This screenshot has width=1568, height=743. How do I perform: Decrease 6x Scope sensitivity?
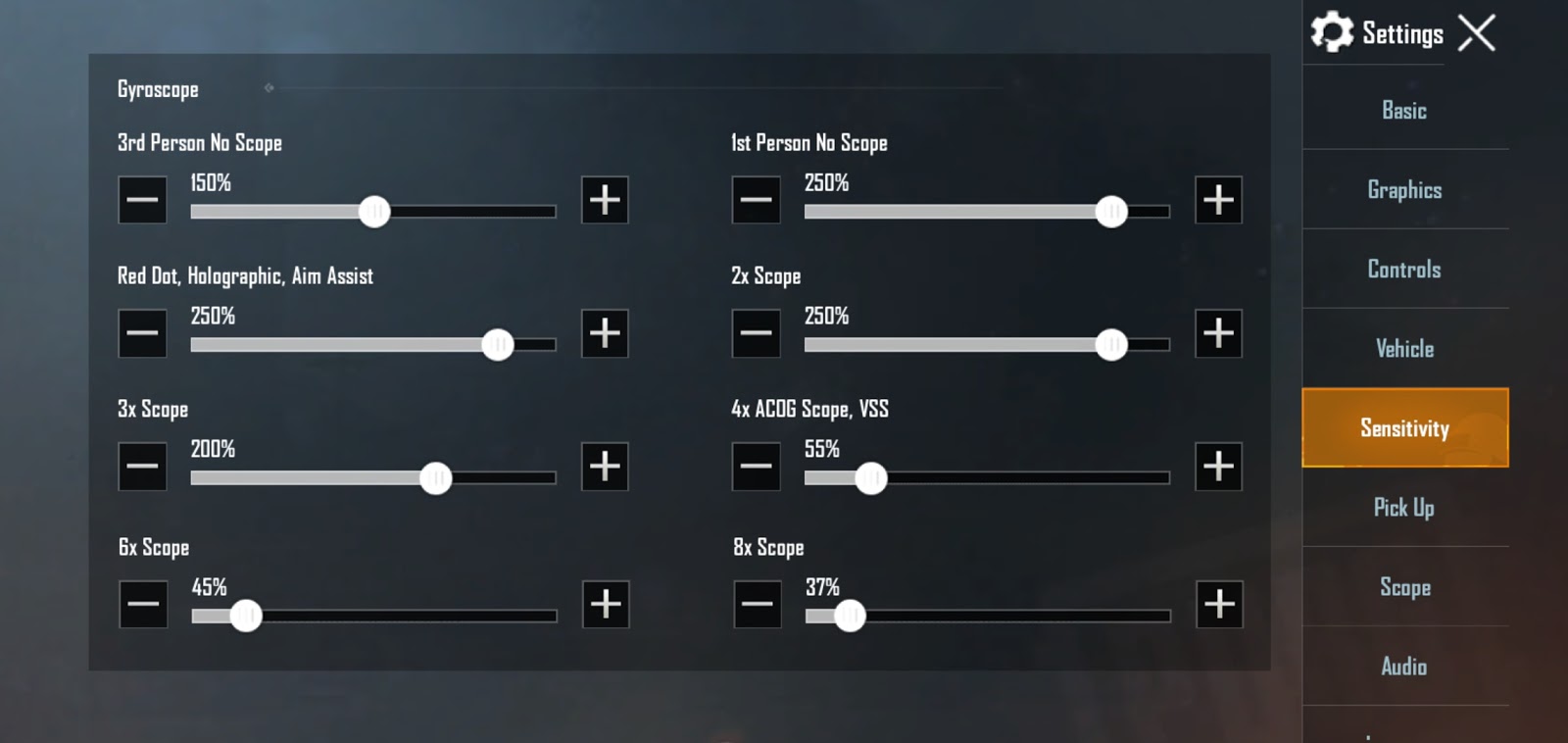142,605
